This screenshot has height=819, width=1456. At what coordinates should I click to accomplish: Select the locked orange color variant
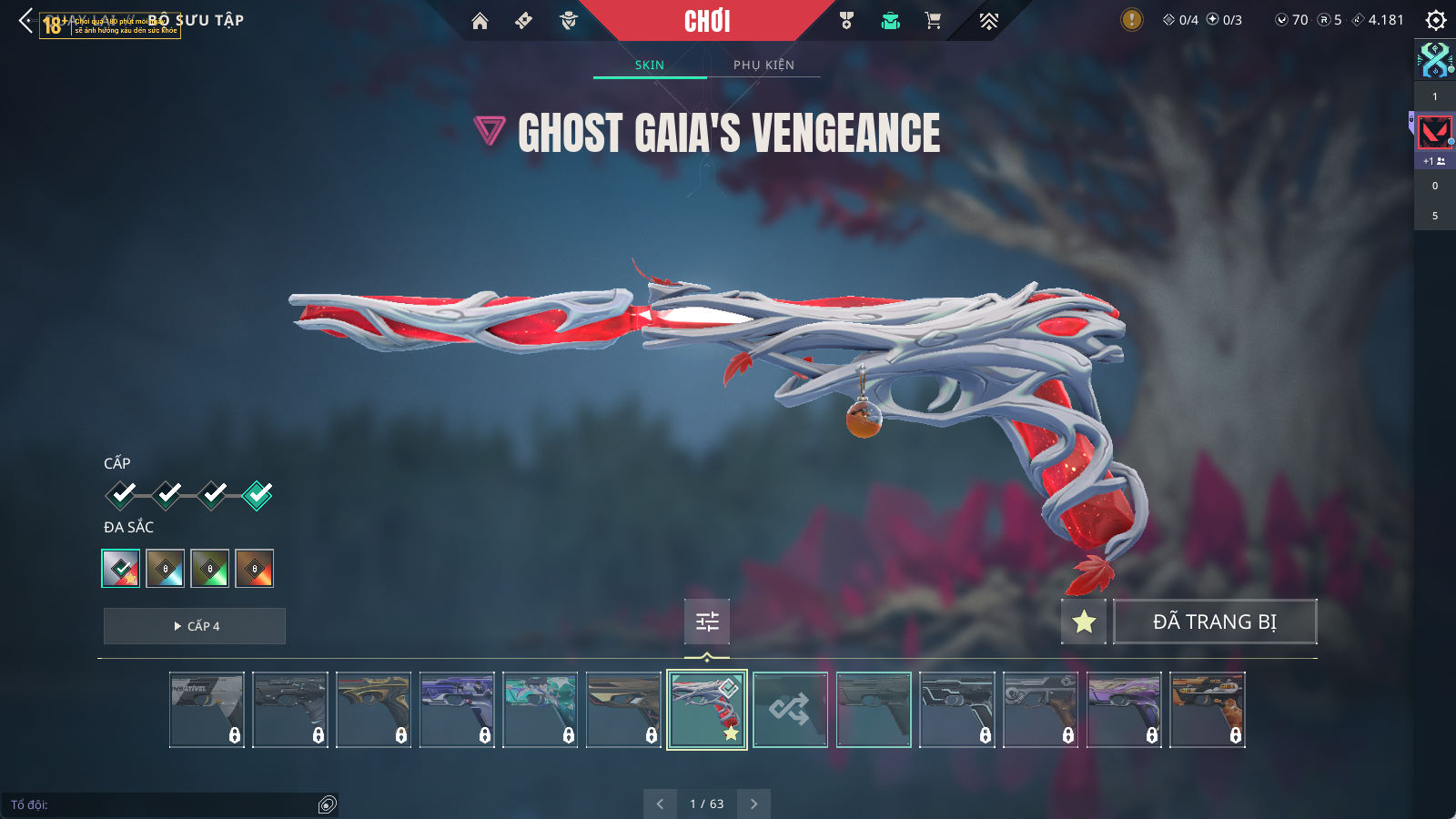255,569
